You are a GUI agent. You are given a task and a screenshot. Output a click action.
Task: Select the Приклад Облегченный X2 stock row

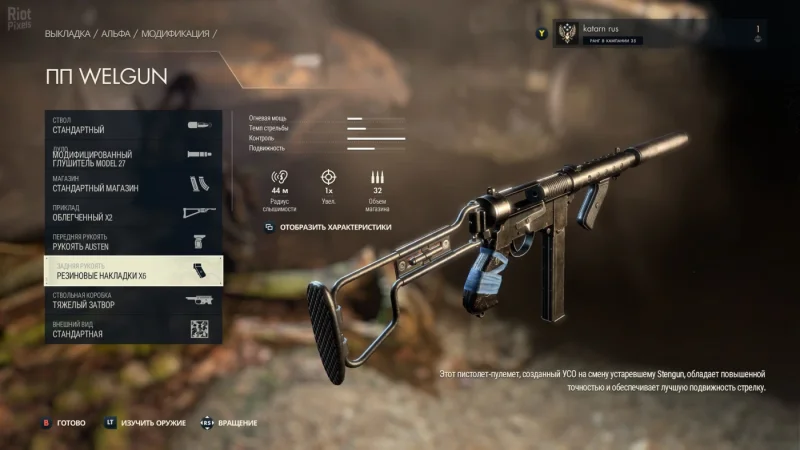point(133,213)
